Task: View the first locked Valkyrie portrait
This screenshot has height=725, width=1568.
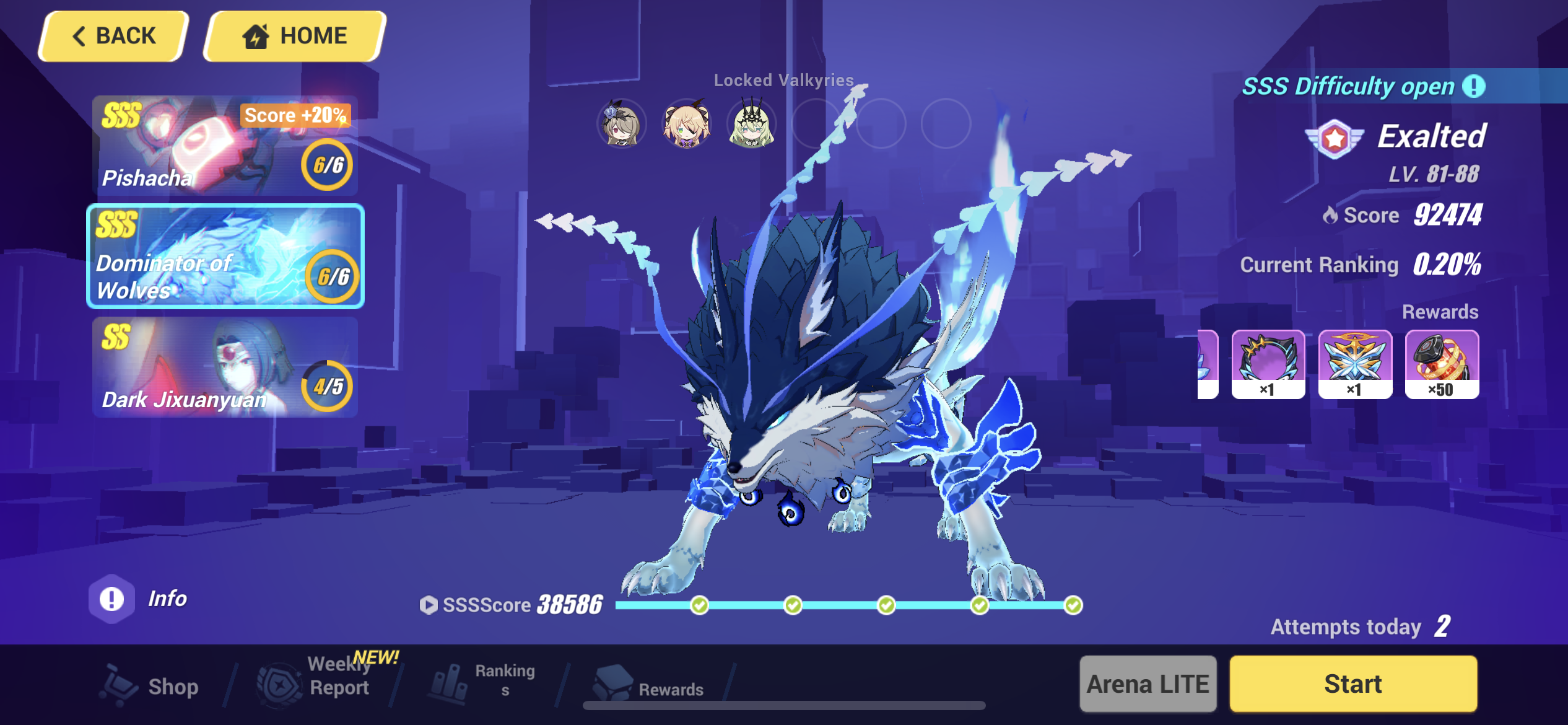Action: [621, 124]
